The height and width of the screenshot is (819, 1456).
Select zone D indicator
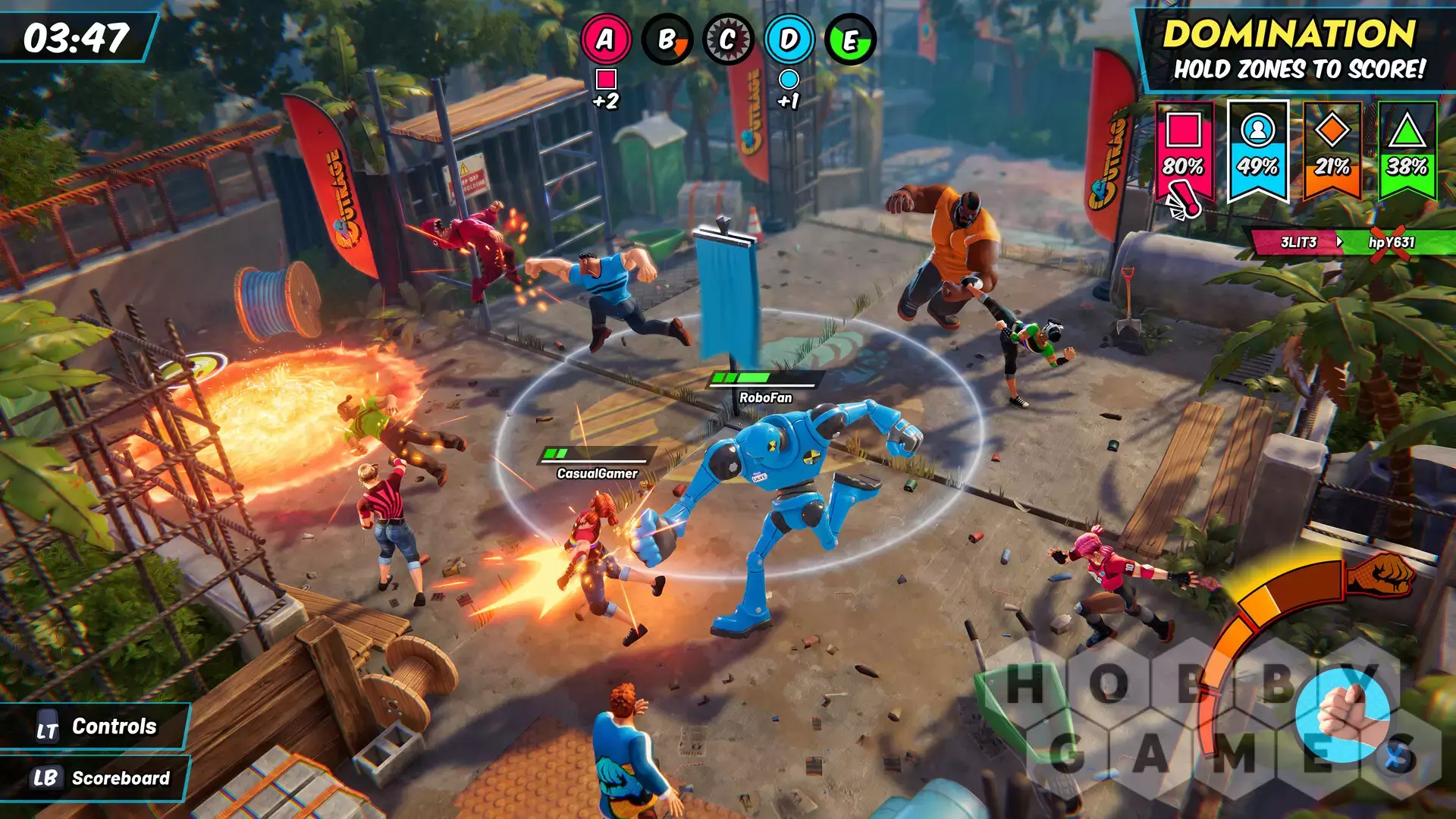[789, 39]
